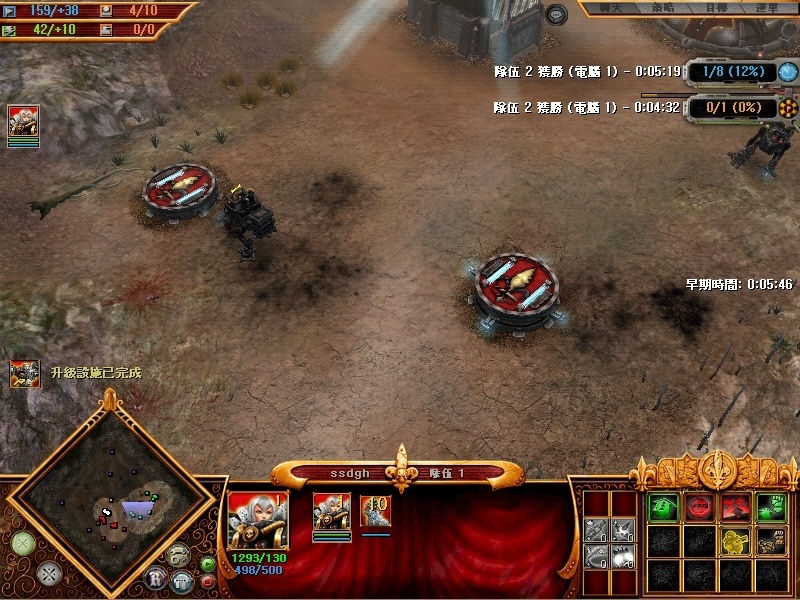Activate the green move command icon
The image size is (800, 600).
(x=662, y=507)
